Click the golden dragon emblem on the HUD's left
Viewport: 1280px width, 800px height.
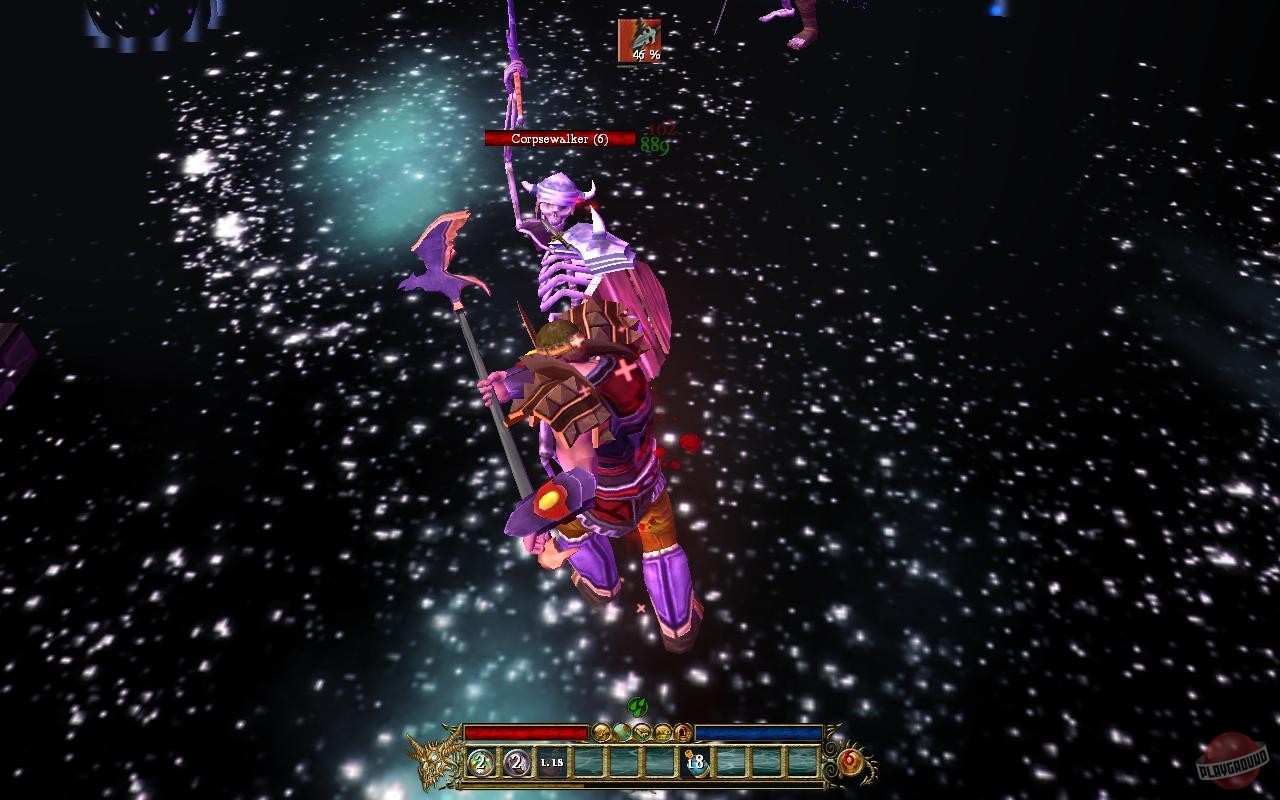point(434,765)
